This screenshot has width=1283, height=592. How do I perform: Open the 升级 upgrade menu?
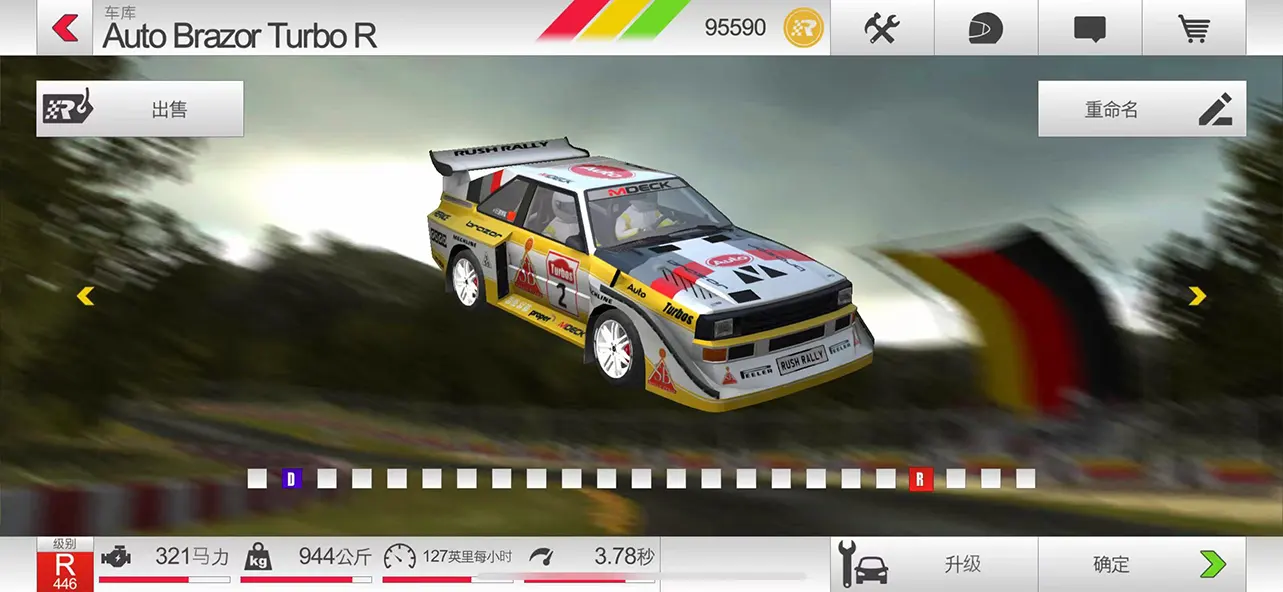[x=934, y=565]
